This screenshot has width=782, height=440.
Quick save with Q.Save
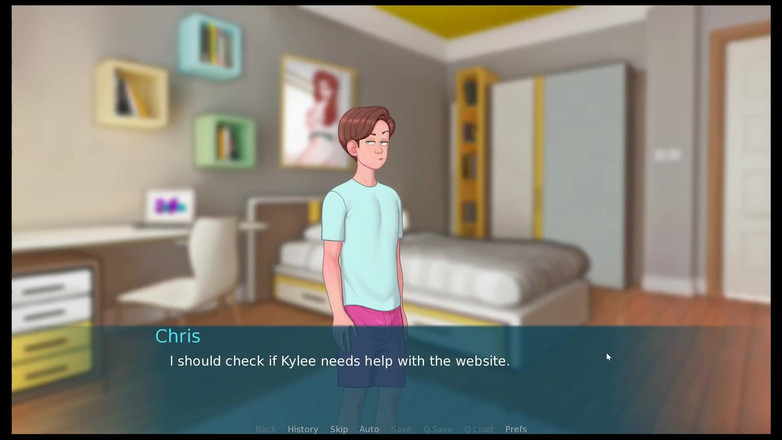438,429
